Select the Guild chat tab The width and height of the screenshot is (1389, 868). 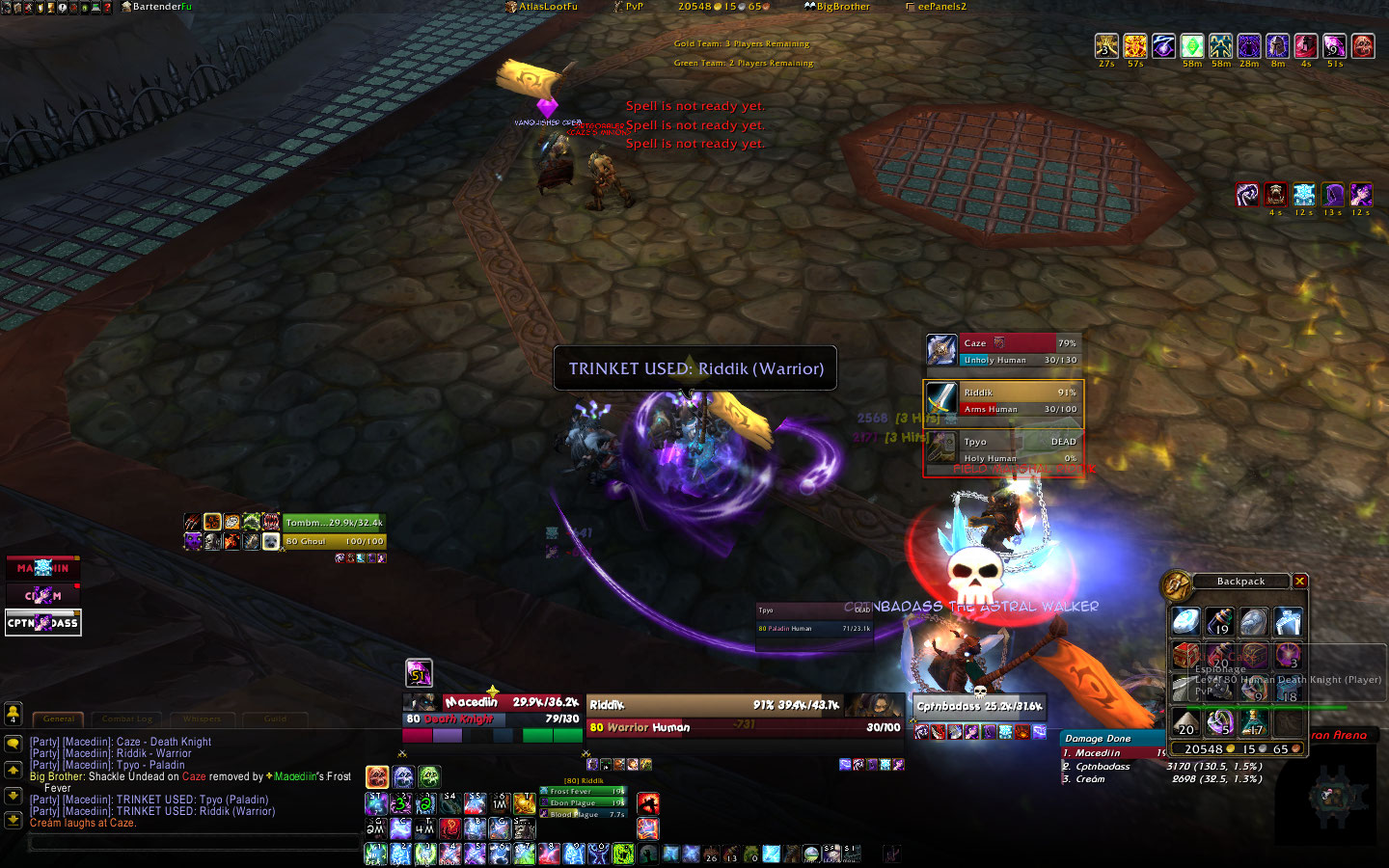pos(275,719)
